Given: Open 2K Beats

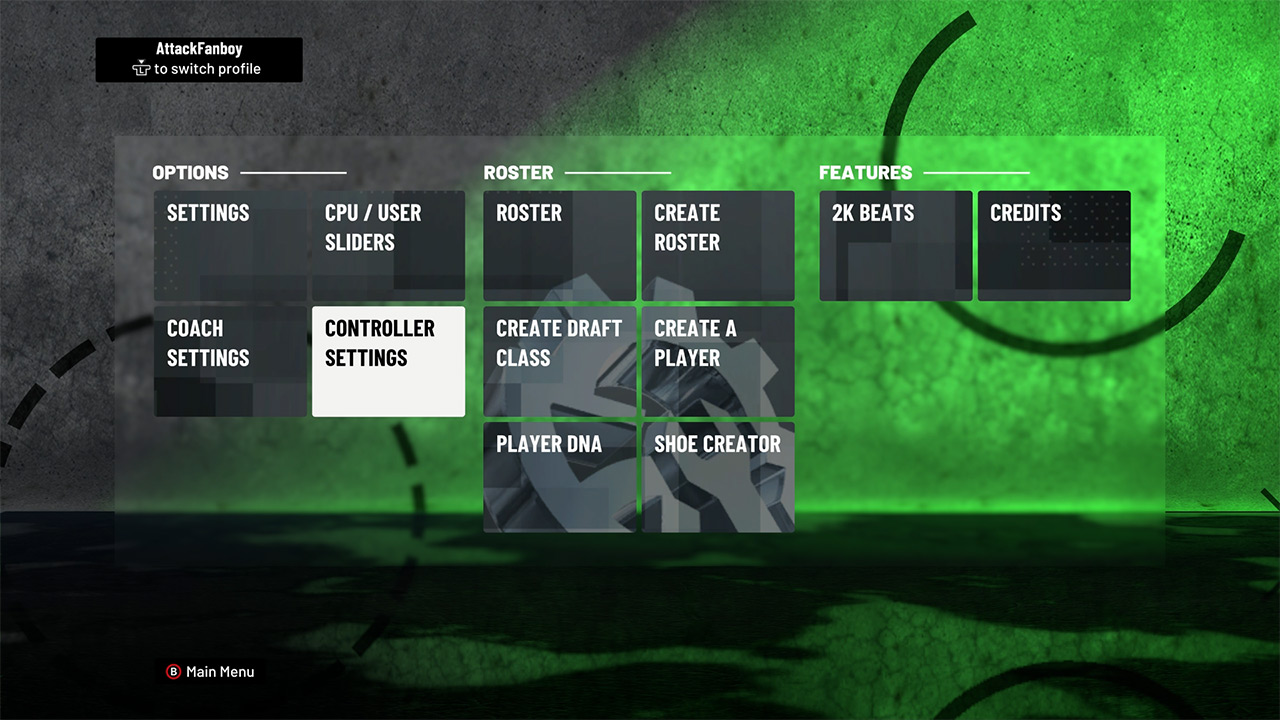Looking at the screenshot, I should tap(895, 245).
